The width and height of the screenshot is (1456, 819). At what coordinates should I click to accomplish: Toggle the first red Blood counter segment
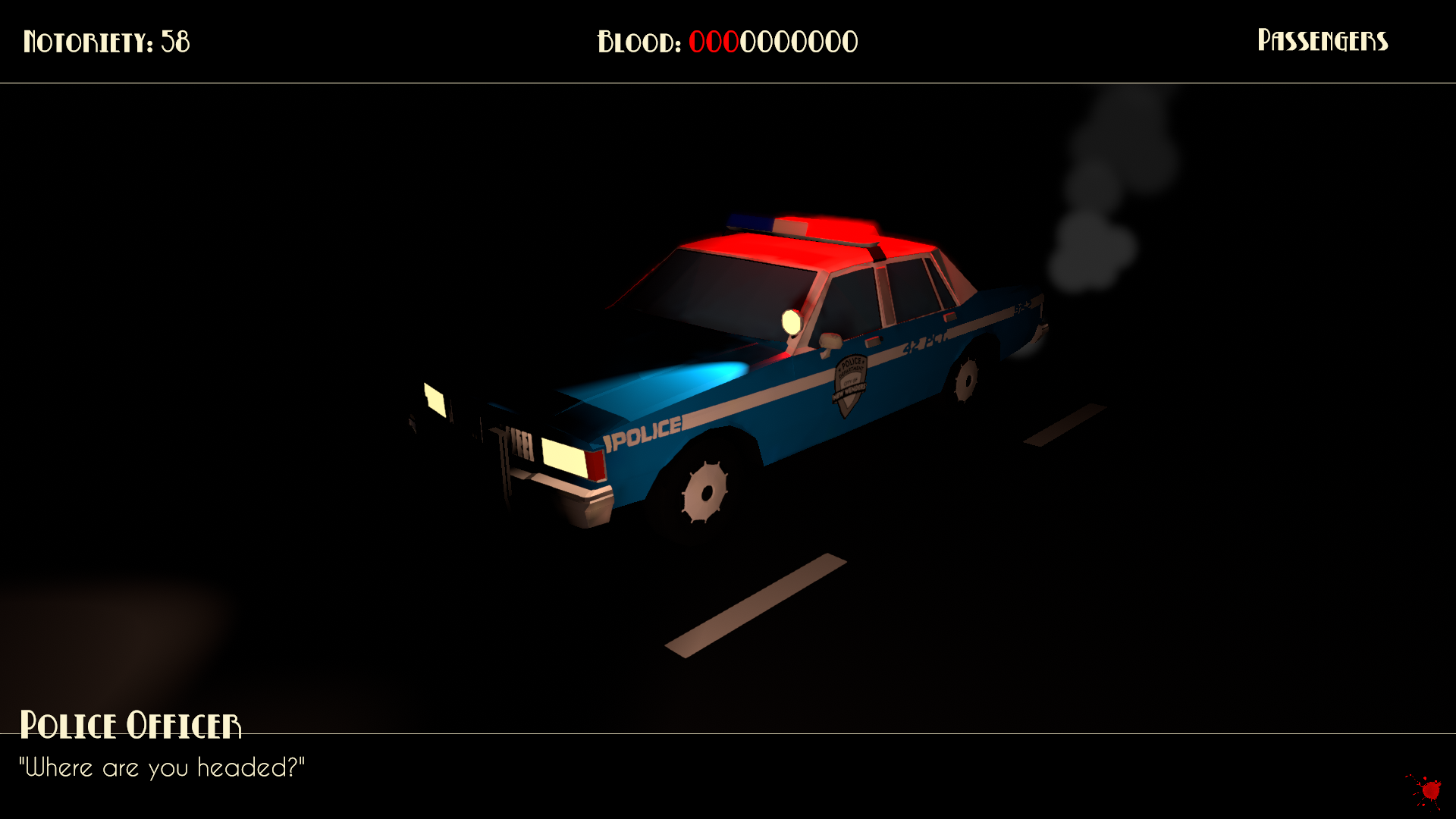coord(695,42)
